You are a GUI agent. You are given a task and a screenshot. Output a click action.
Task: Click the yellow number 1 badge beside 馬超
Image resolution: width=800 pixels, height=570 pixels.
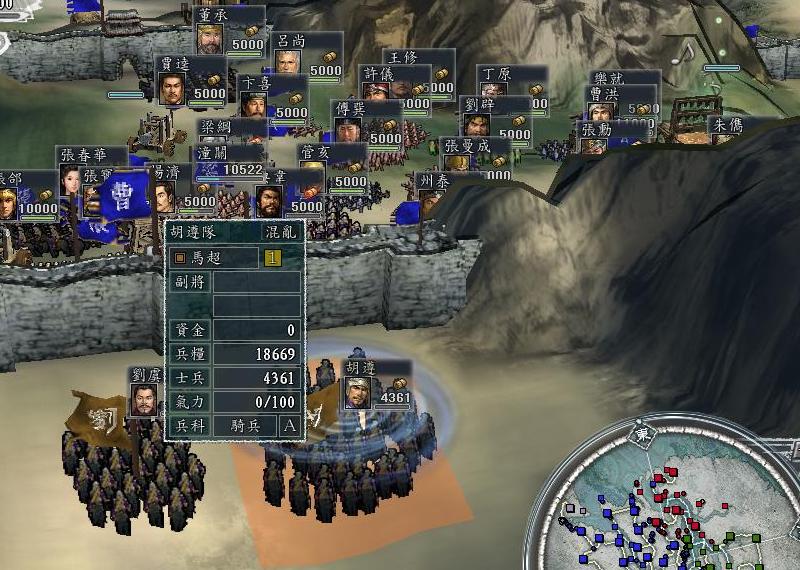272,257
